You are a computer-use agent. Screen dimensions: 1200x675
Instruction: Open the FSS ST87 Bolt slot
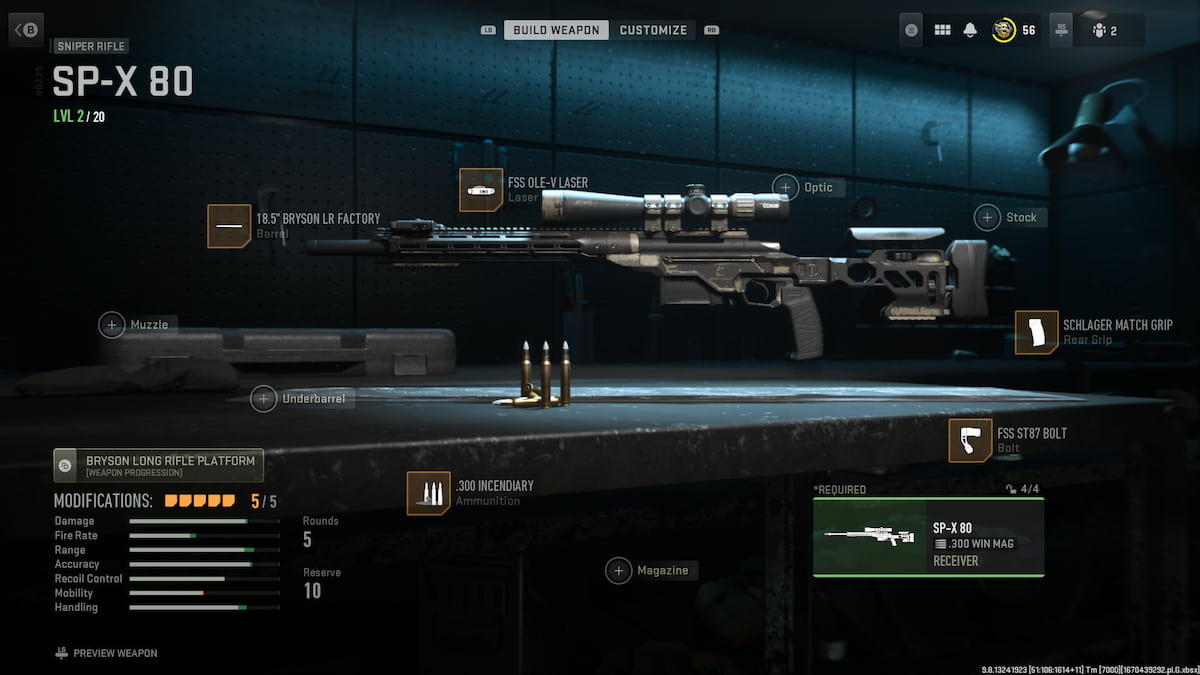970,441
